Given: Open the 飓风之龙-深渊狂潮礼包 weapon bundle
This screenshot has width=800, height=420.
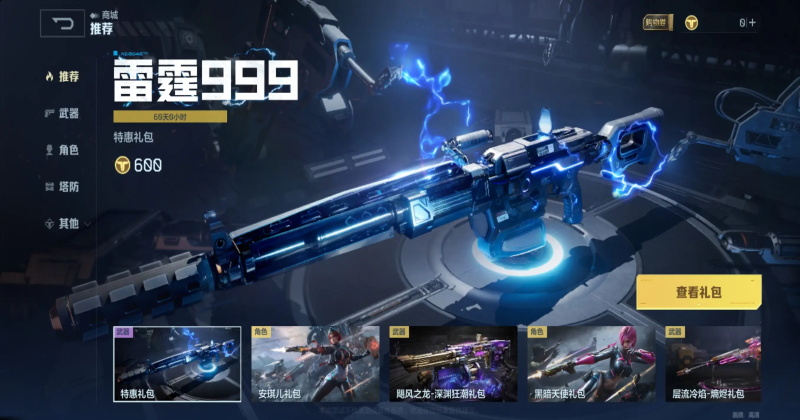Looking at the screenshot, I should (453, 364).
